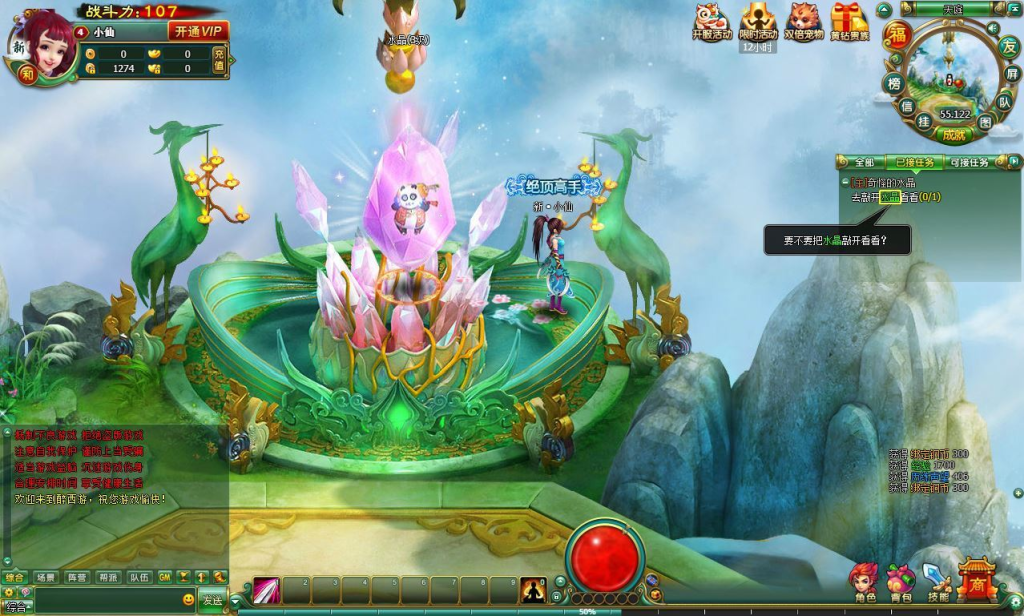Open the 限时活动 limited-time event

pos(757,20)
